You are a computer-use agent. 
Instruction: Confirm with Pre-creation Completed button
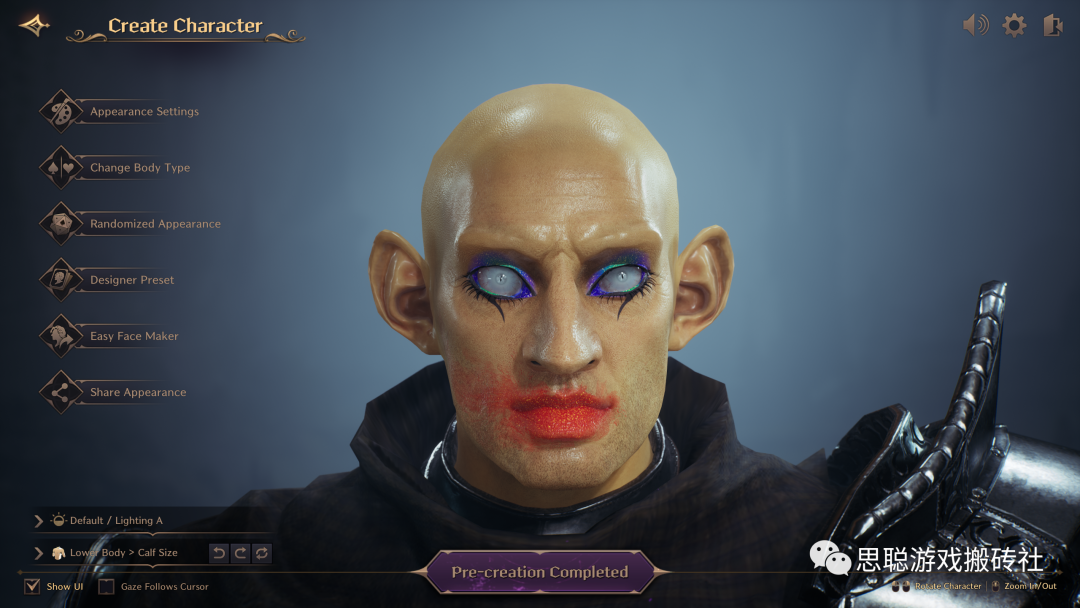pyautogui.click(x=540, y=572)
